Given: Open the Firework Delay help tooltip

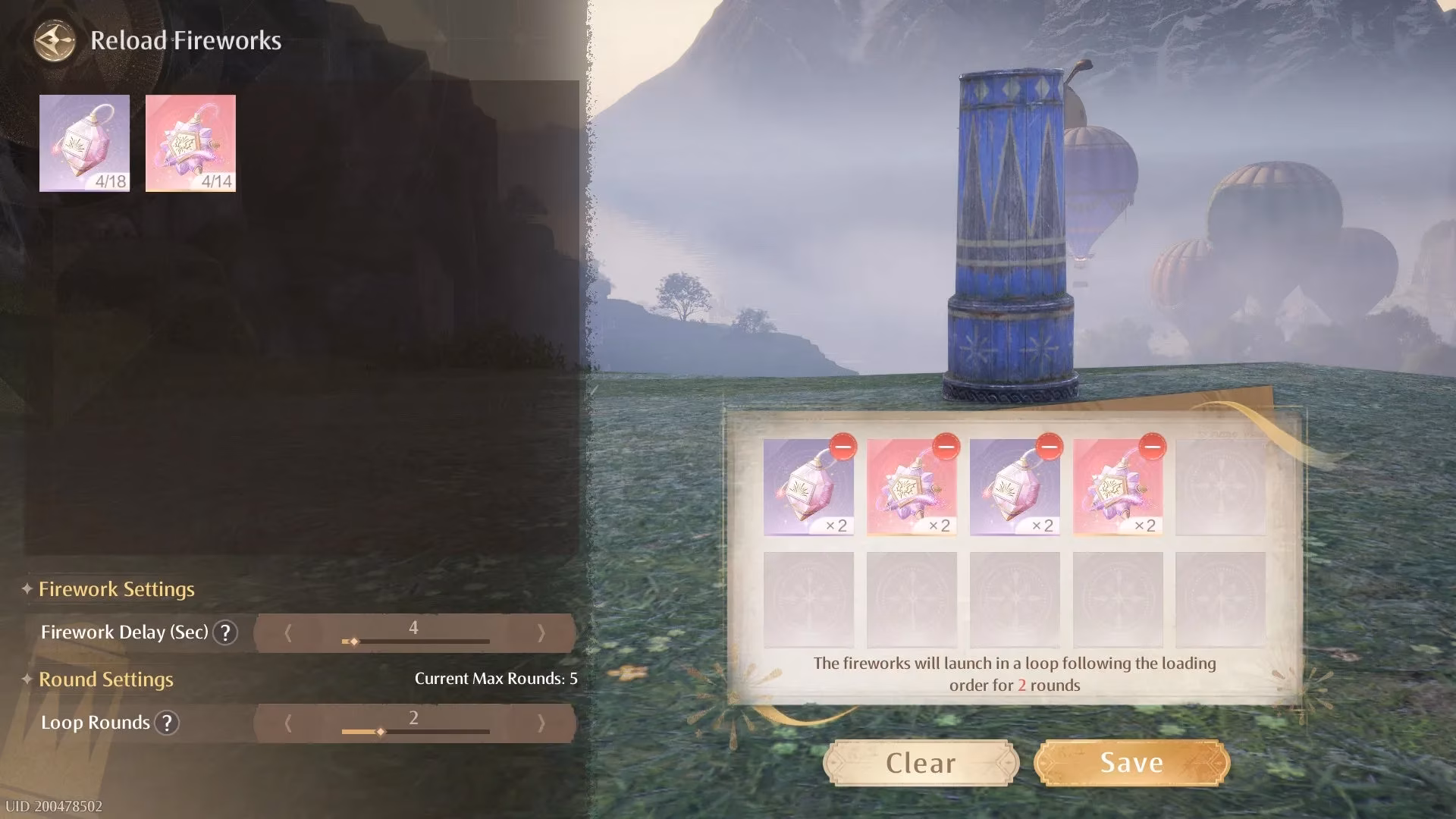Looking at the screenshot, I should [227, 632].
